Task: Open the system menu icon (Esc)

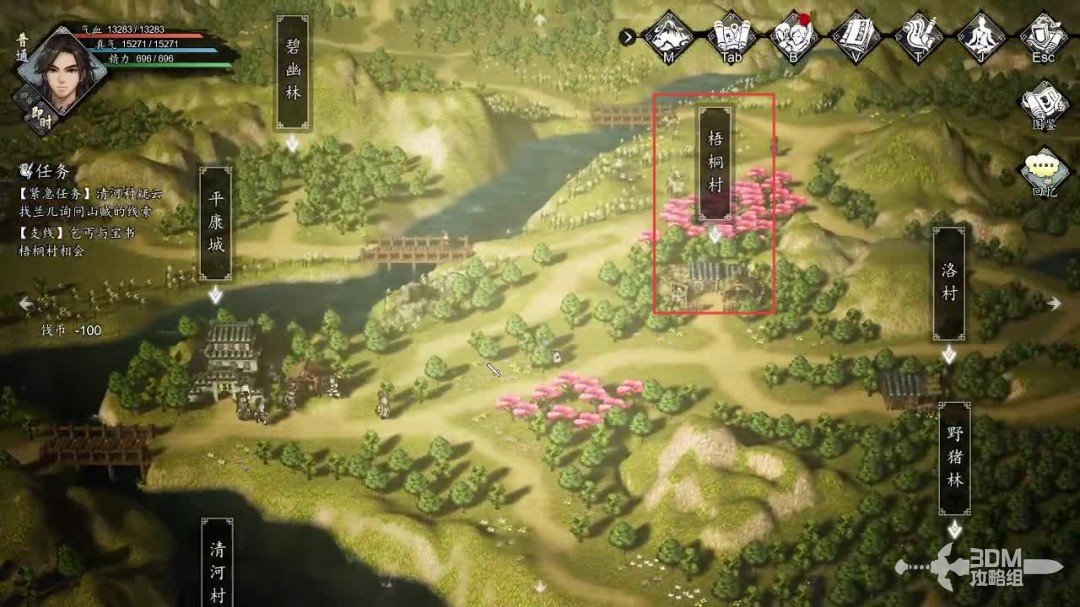Action: [x=1044, y=36]
